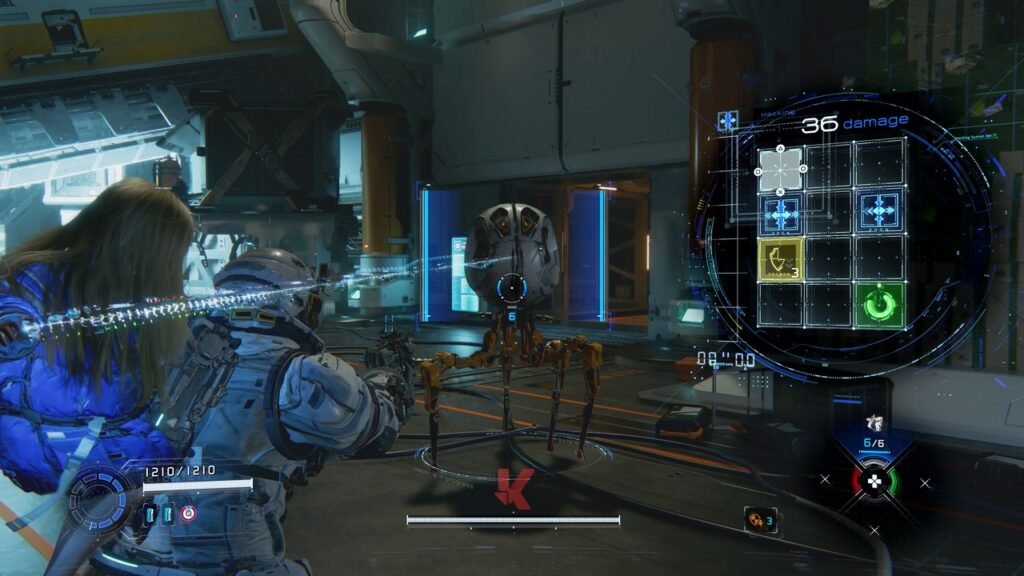
Task: Select the equipped weapon icon above the 6/6 count
Action: [x=876, y=423]
